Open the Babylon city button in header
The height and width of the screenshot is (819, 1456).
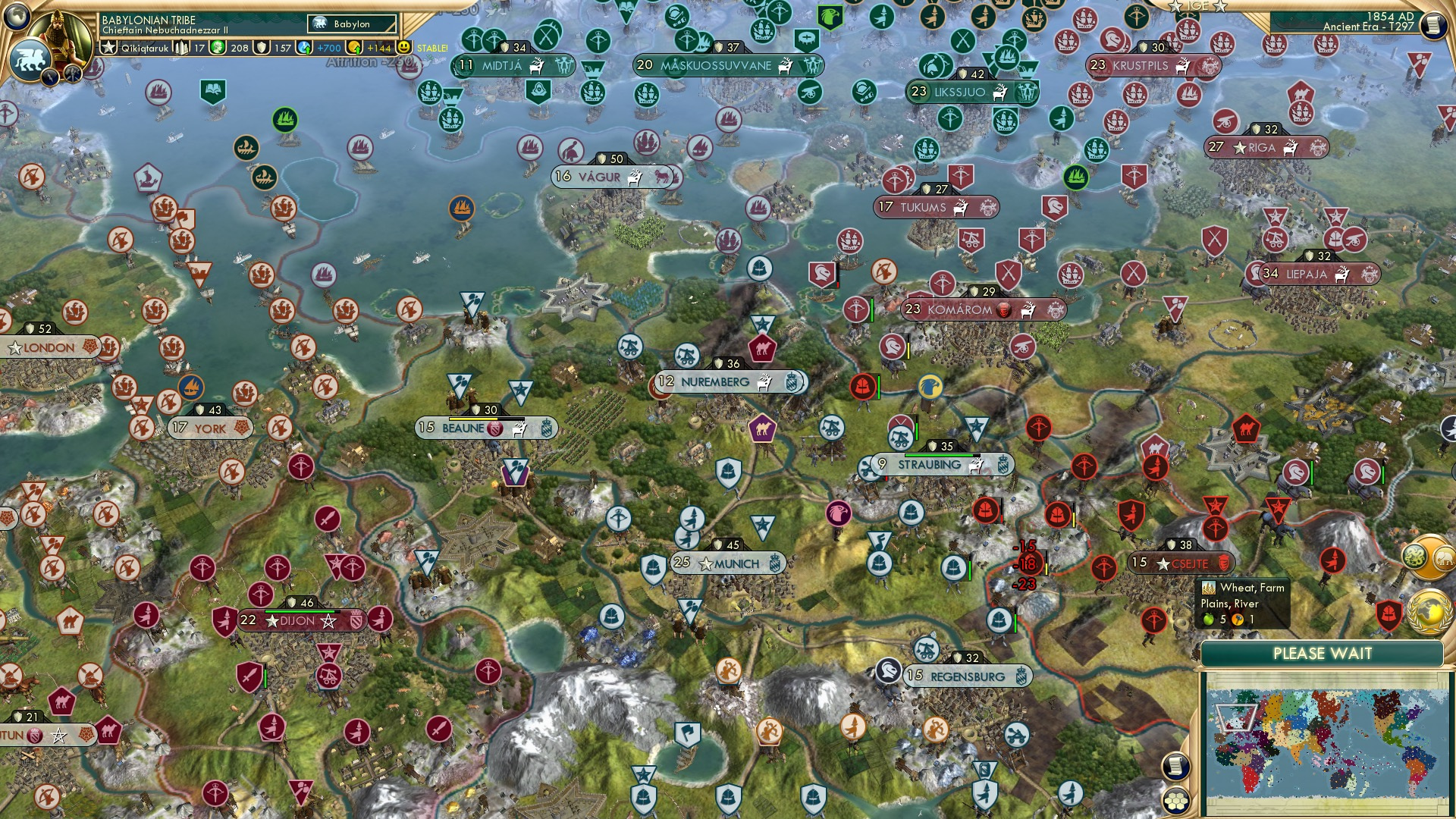tap(352, 24)
